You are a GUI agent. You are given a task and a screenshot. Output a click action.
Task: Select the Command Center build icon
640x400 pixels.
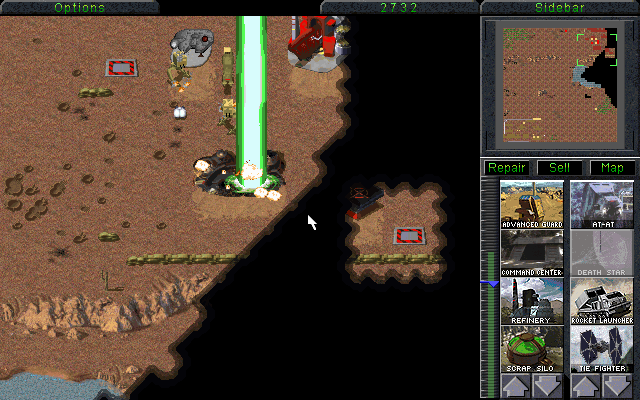533,253
